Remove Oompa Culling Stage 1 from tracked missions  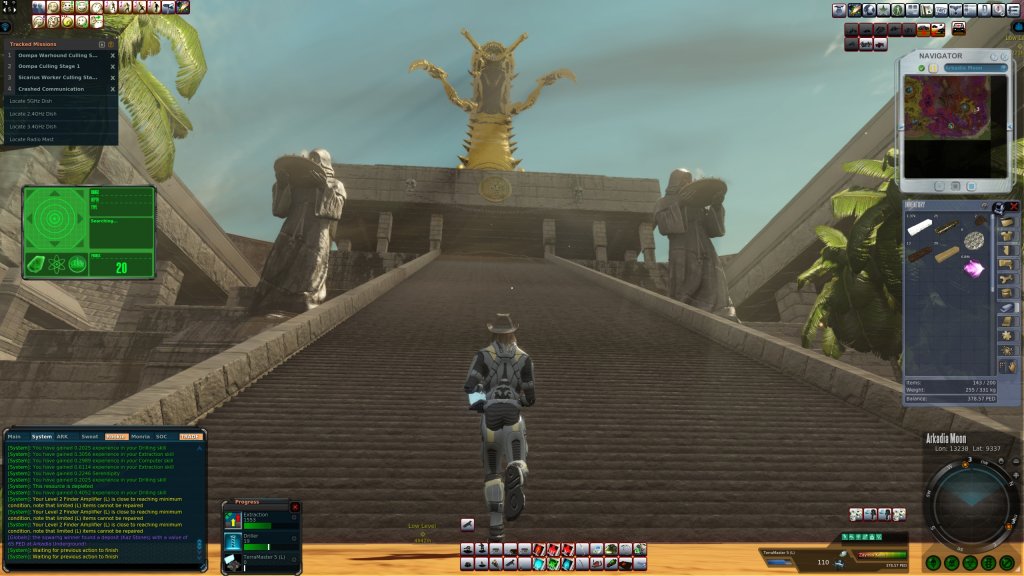pos(112,66)
